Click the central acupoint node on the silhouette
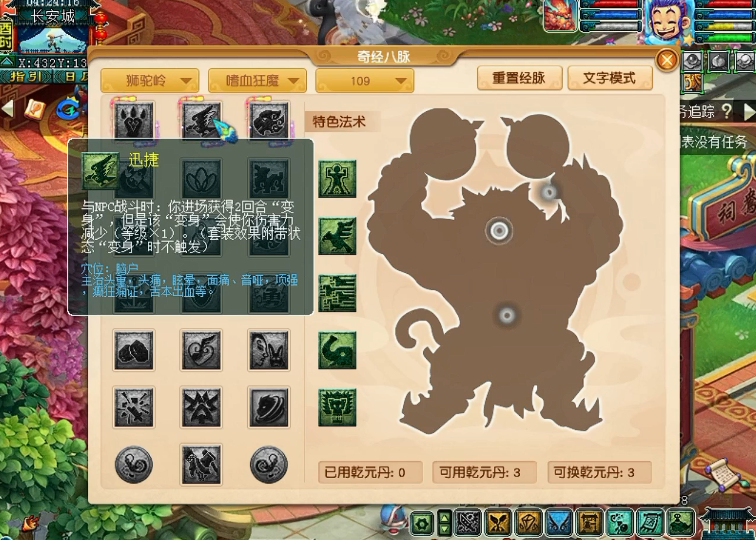756x540 pixels. (499, 231)
